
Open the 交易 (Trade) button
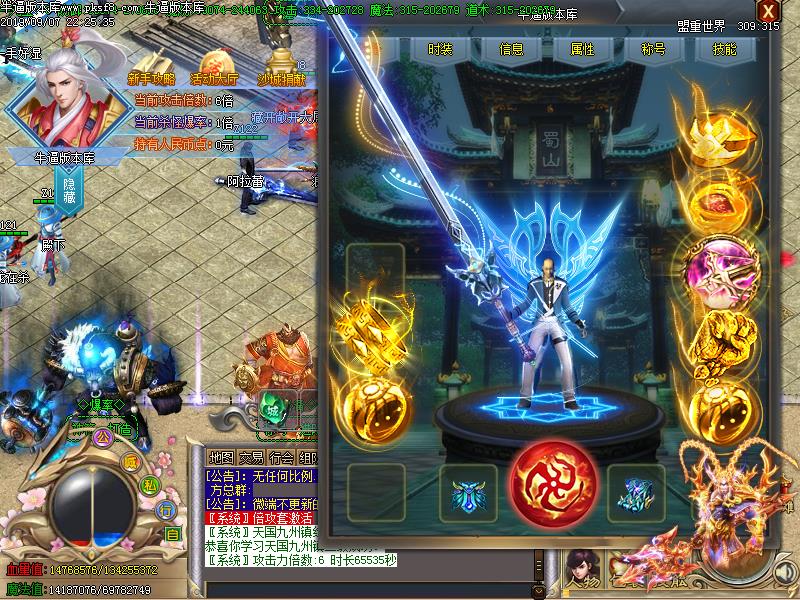coord(252,458)
